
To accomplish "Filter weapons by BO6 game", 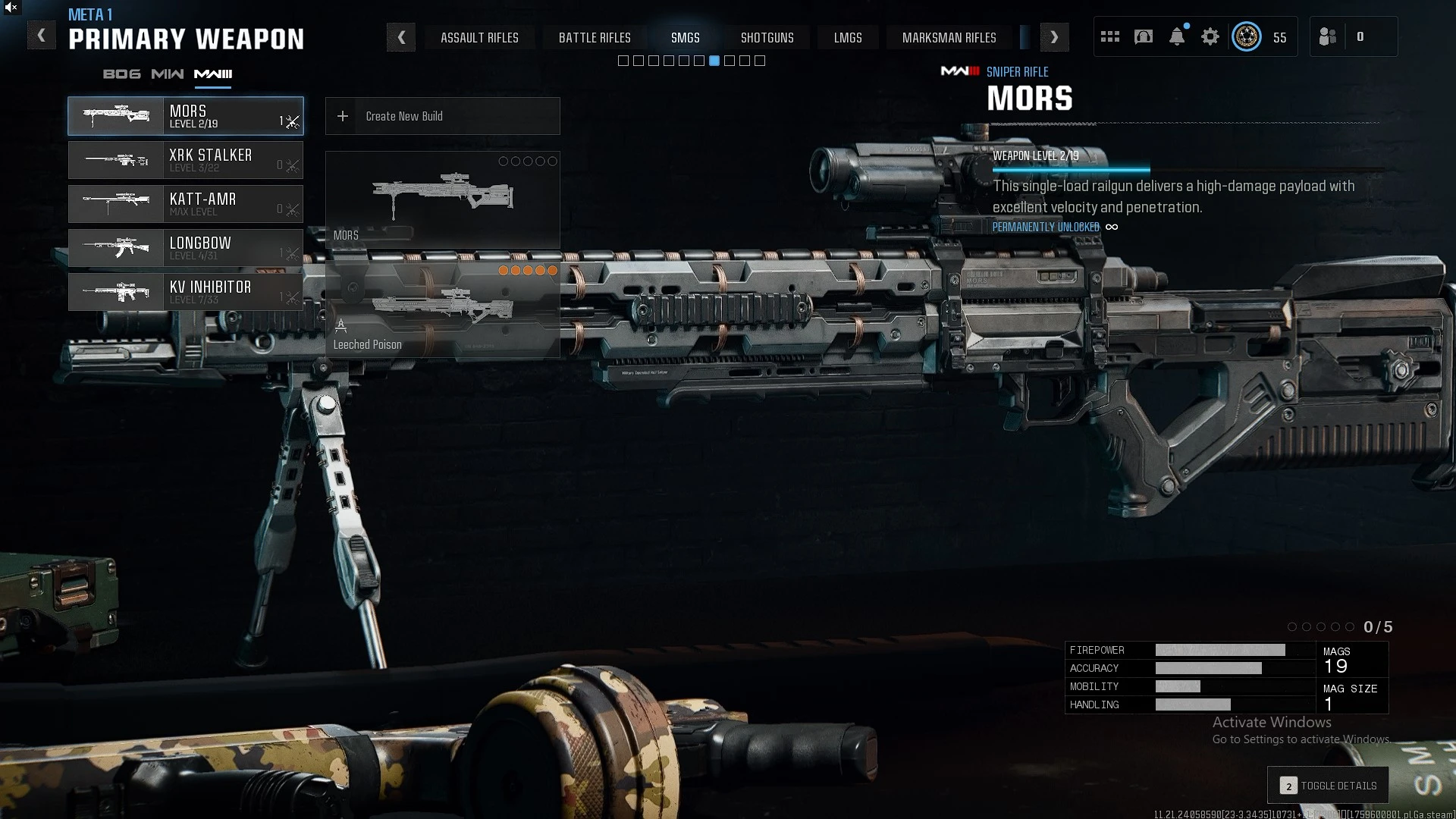I will tap(121, 74).
